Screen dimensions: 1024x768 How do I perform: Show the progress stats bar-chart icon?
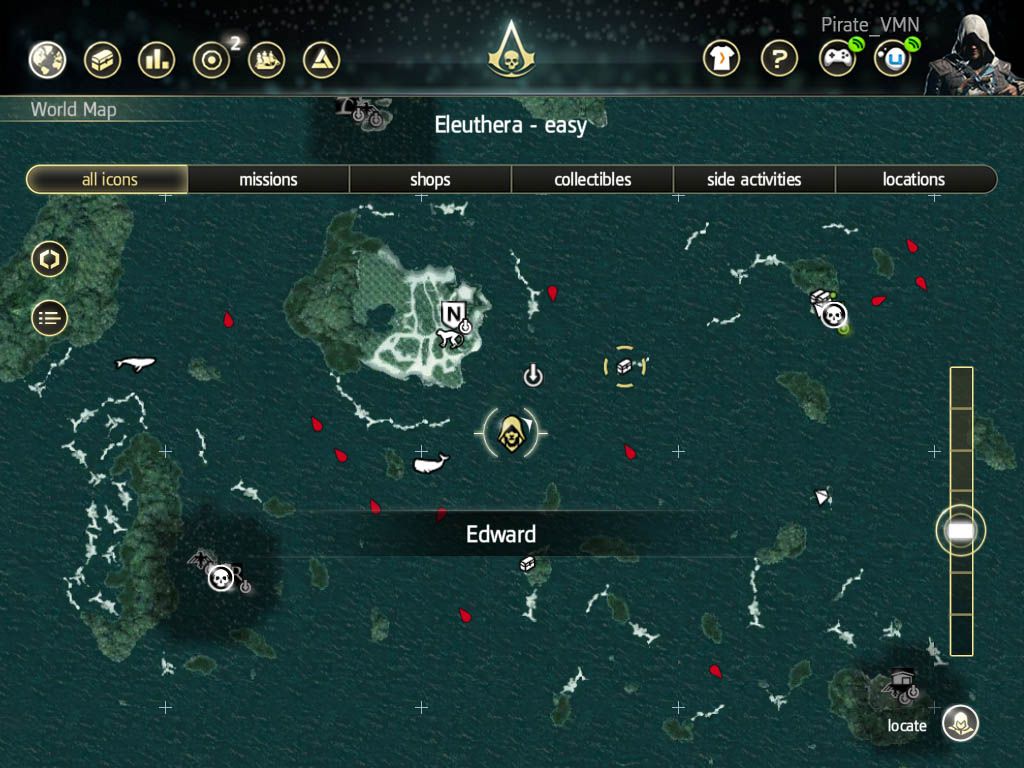point(156,60)
